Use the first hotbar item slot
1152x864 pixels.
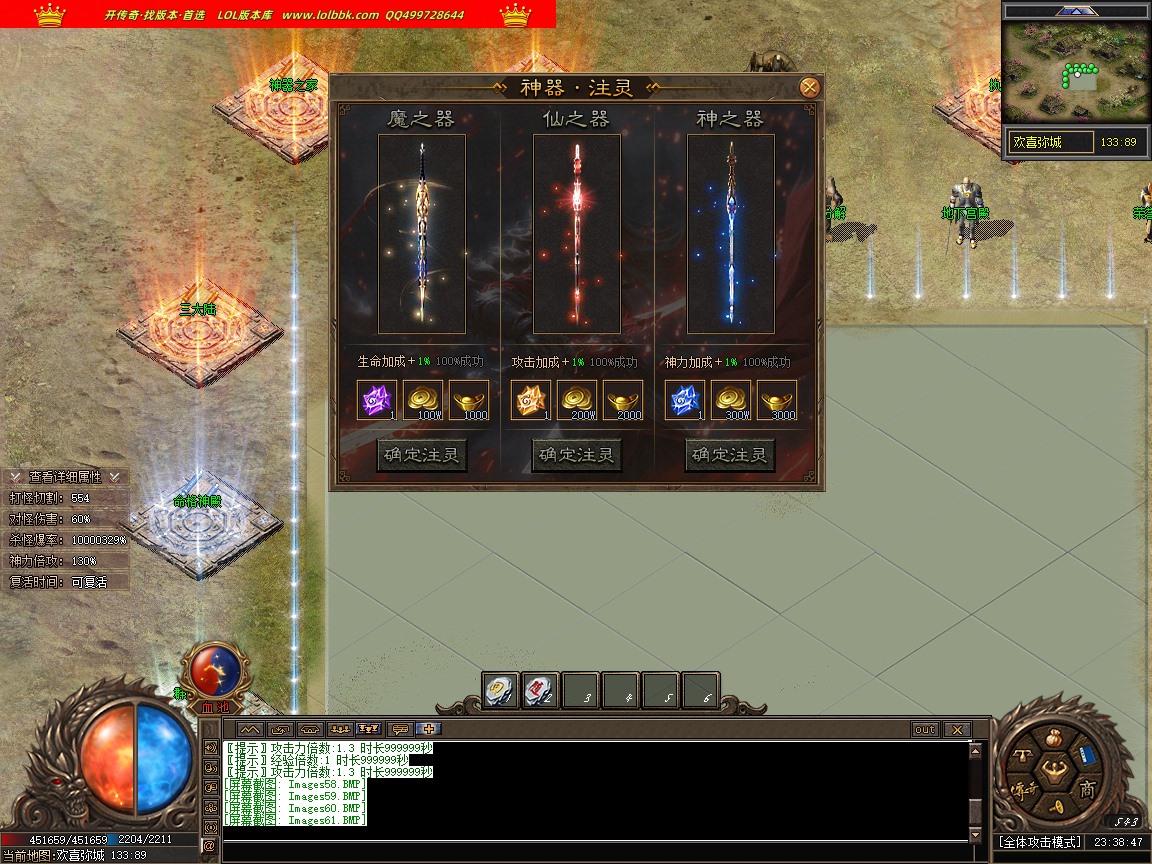[500, 689]
